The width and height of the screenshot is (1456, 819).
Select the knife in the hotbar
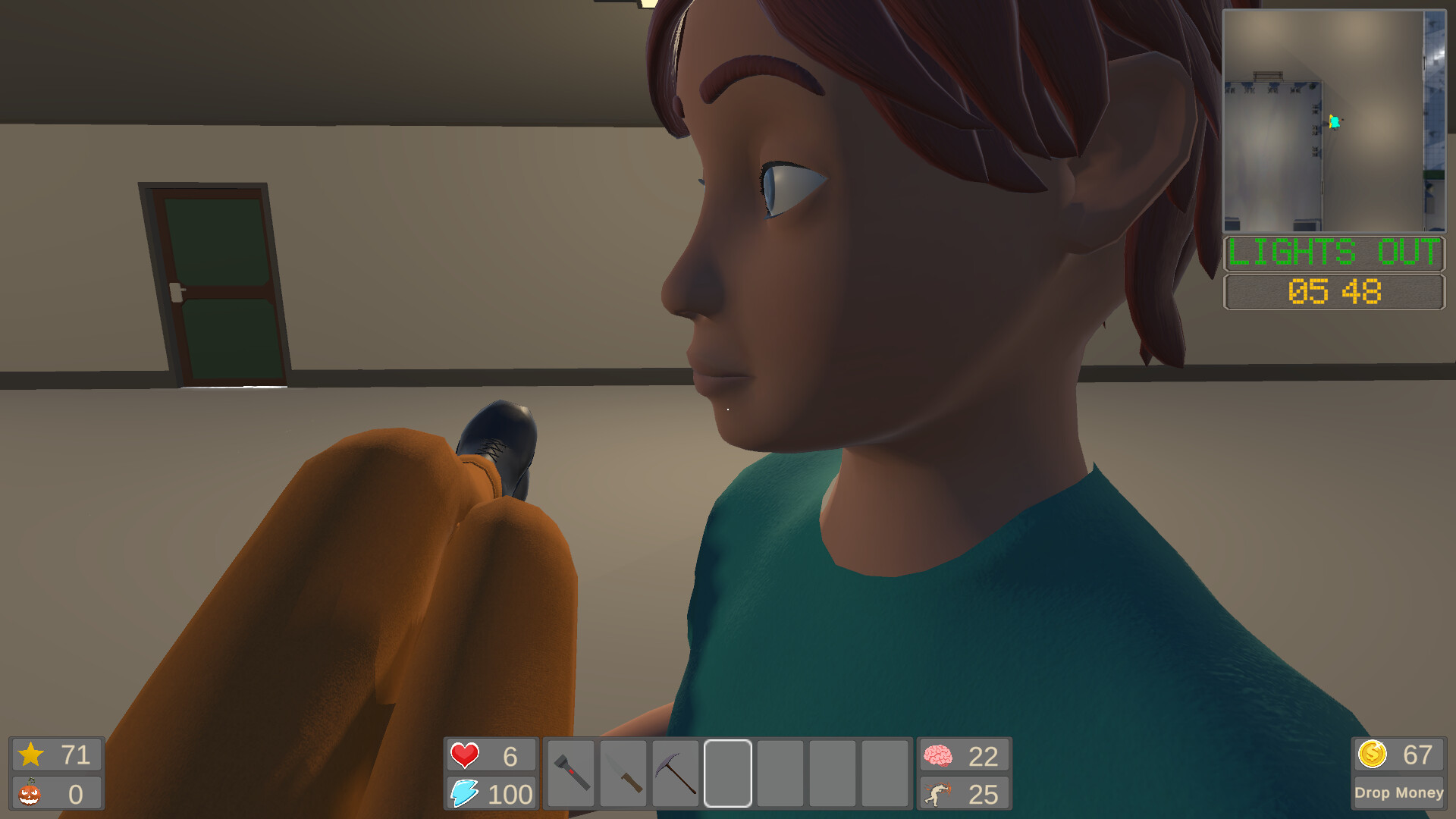click(x=623, y=773)
